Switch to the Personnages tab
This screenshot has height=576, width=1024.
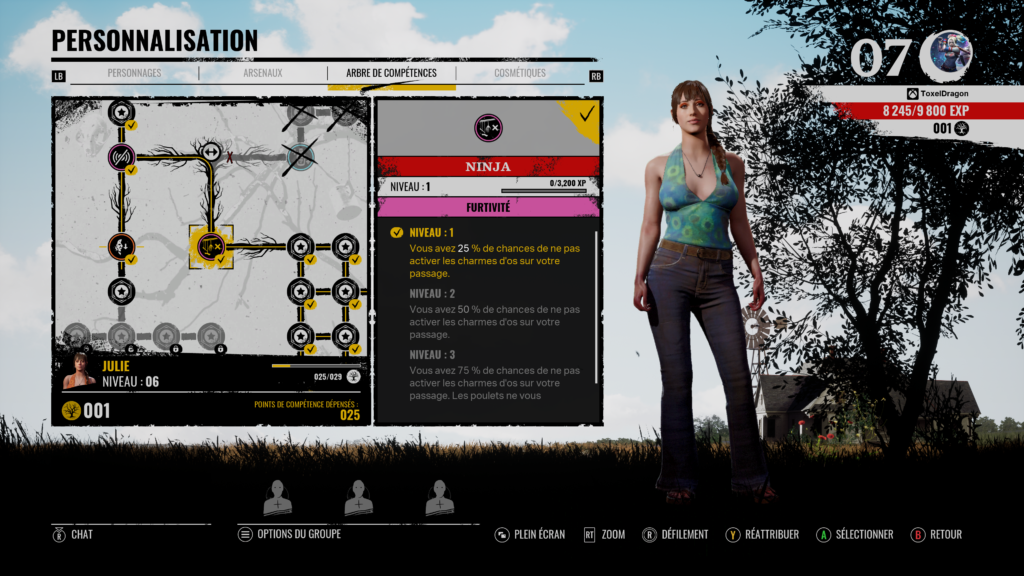134,73
